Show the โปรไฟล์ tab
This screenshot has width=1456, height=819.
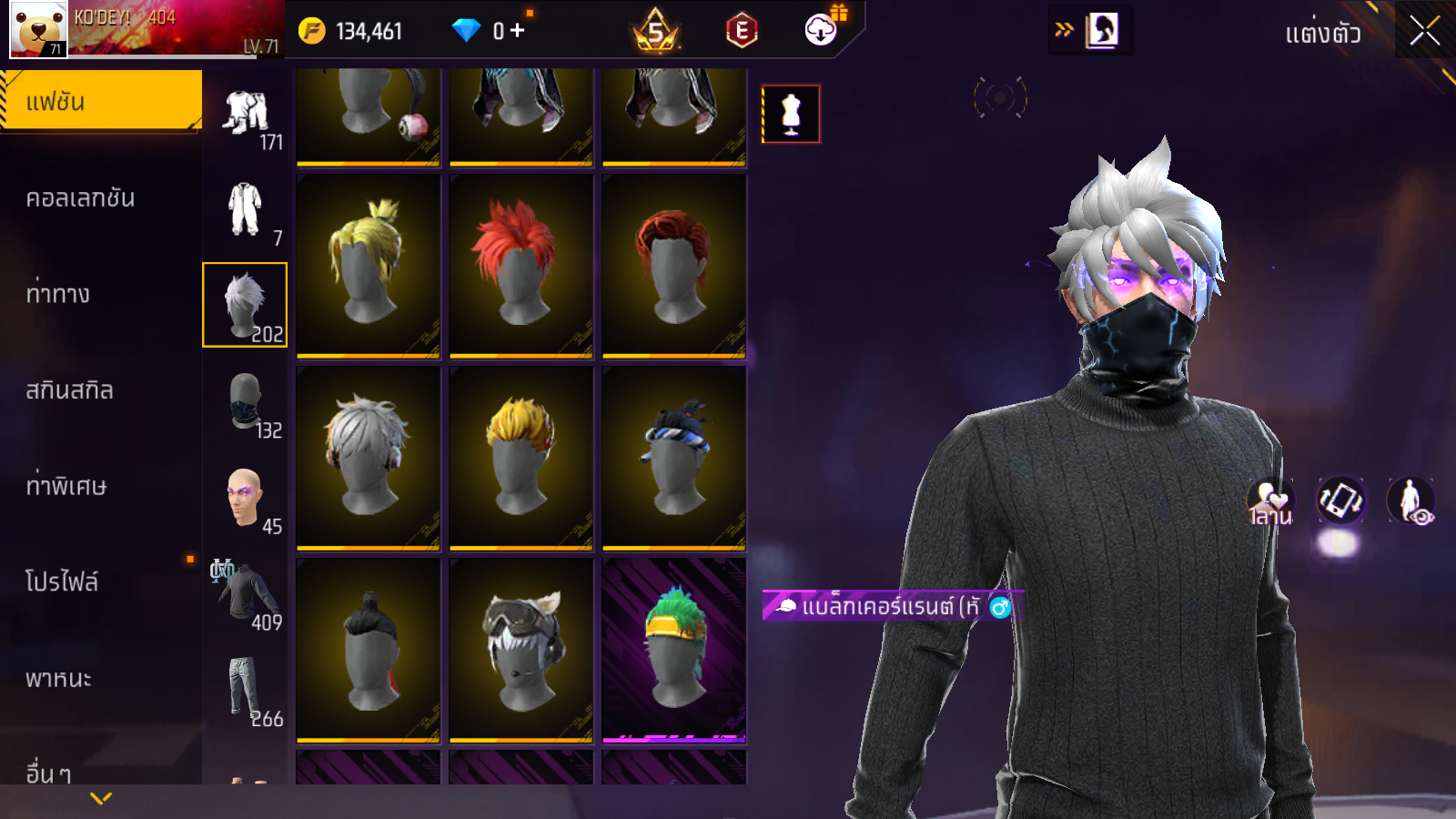[63, 581]
